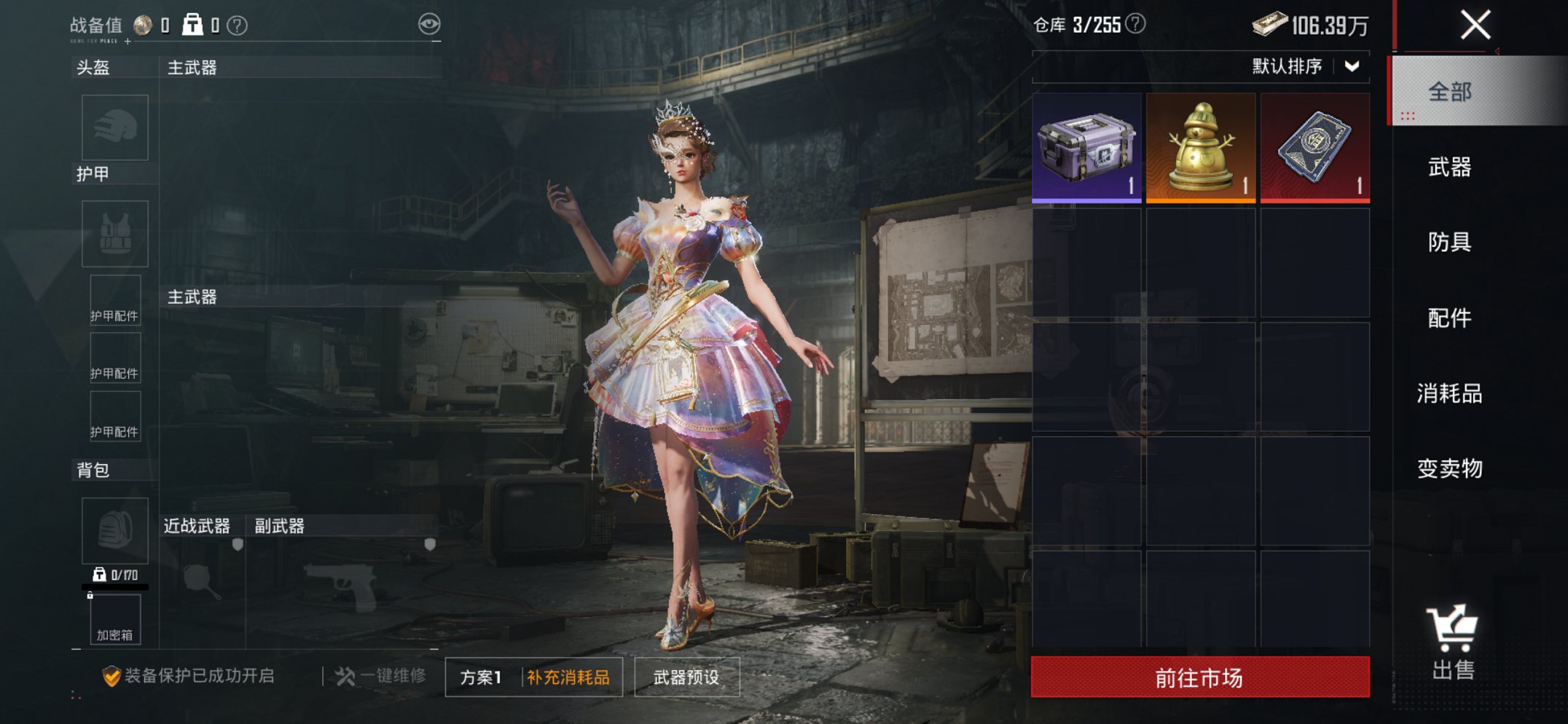Toggle 装备保护 equipment protection shield
Screen dimensions: 1568x724
tap(111, 674)
